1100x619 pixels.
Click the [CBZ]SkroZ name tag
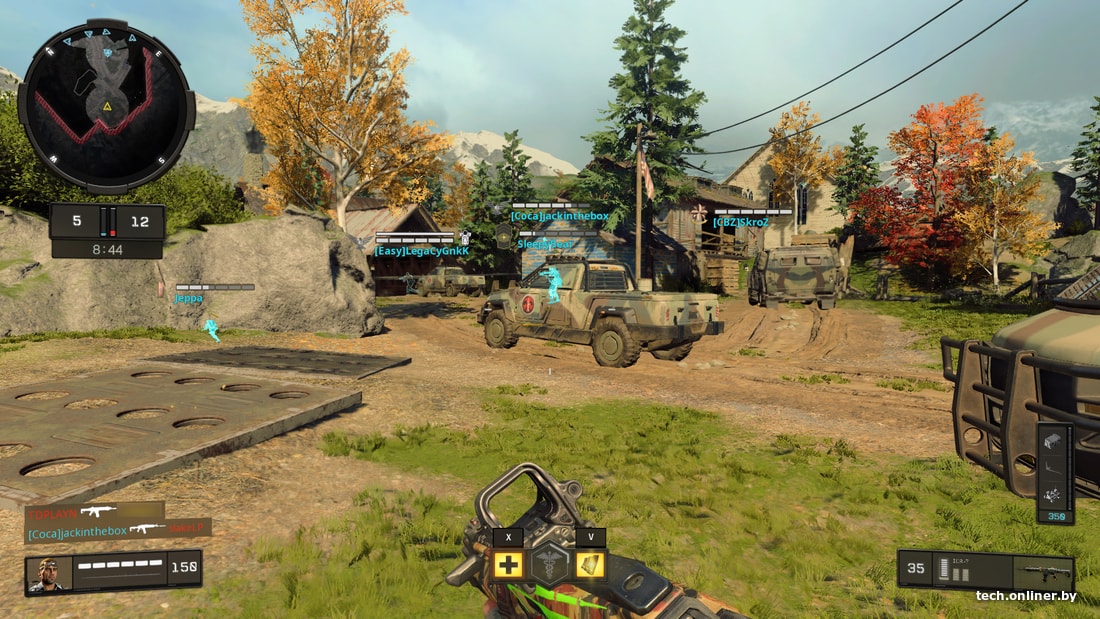tap(741, 222)
